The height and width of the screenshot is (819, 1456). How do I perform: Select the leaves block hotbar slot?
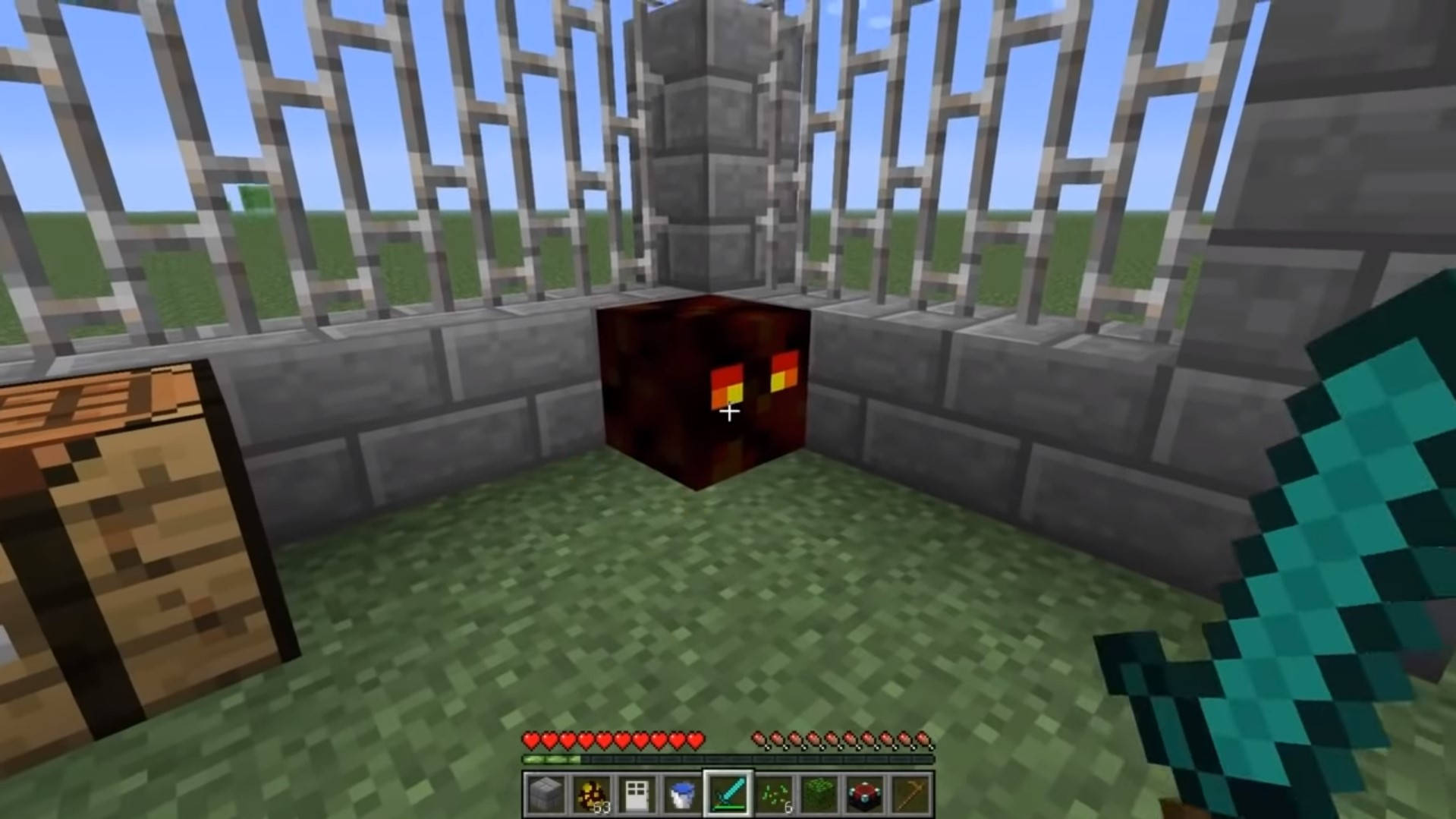pyautogui.click(x=819, y=795)
